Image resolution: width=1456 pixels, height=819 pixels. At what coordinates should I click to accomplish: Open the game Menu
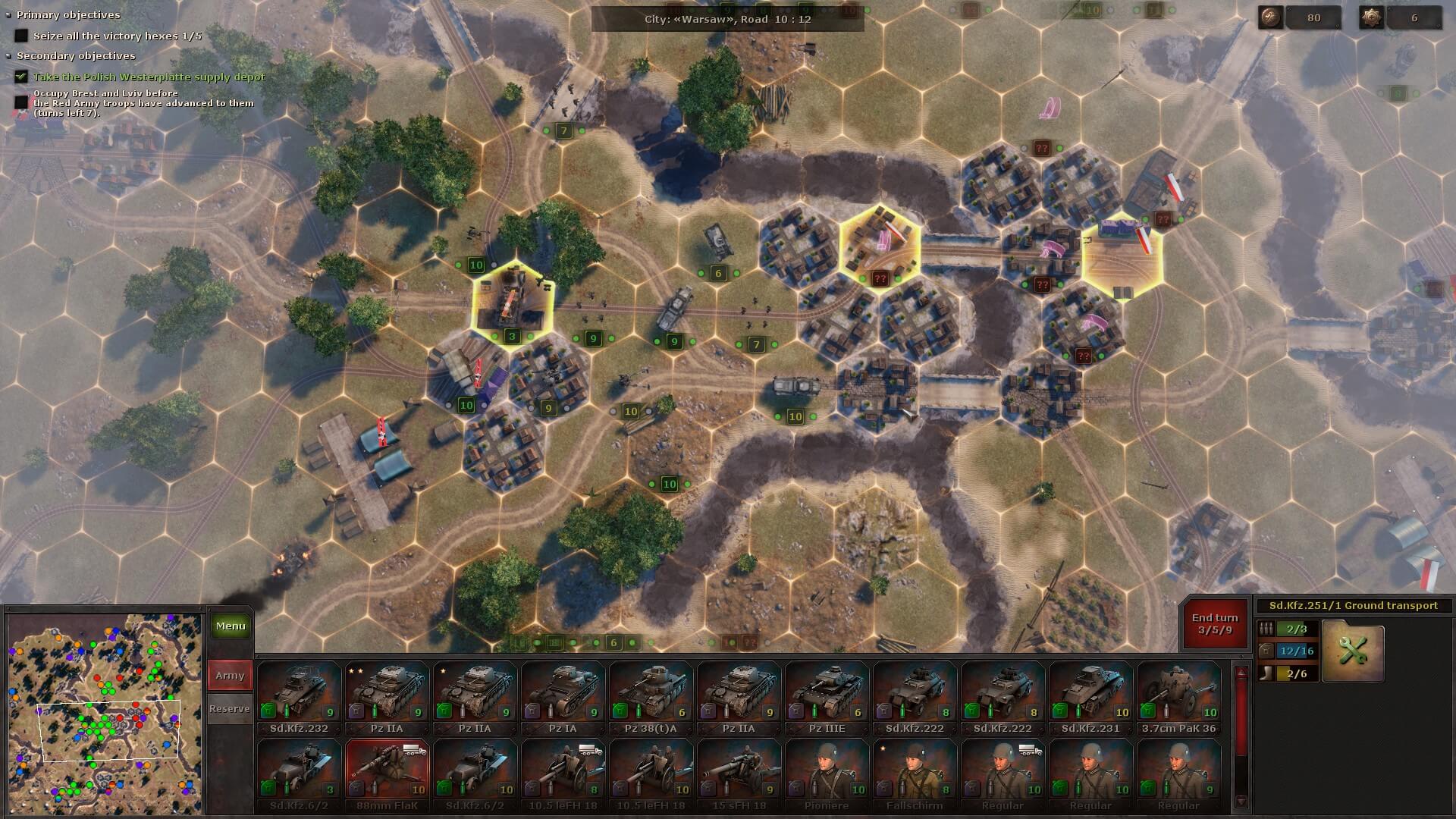[x=230, y=626]
